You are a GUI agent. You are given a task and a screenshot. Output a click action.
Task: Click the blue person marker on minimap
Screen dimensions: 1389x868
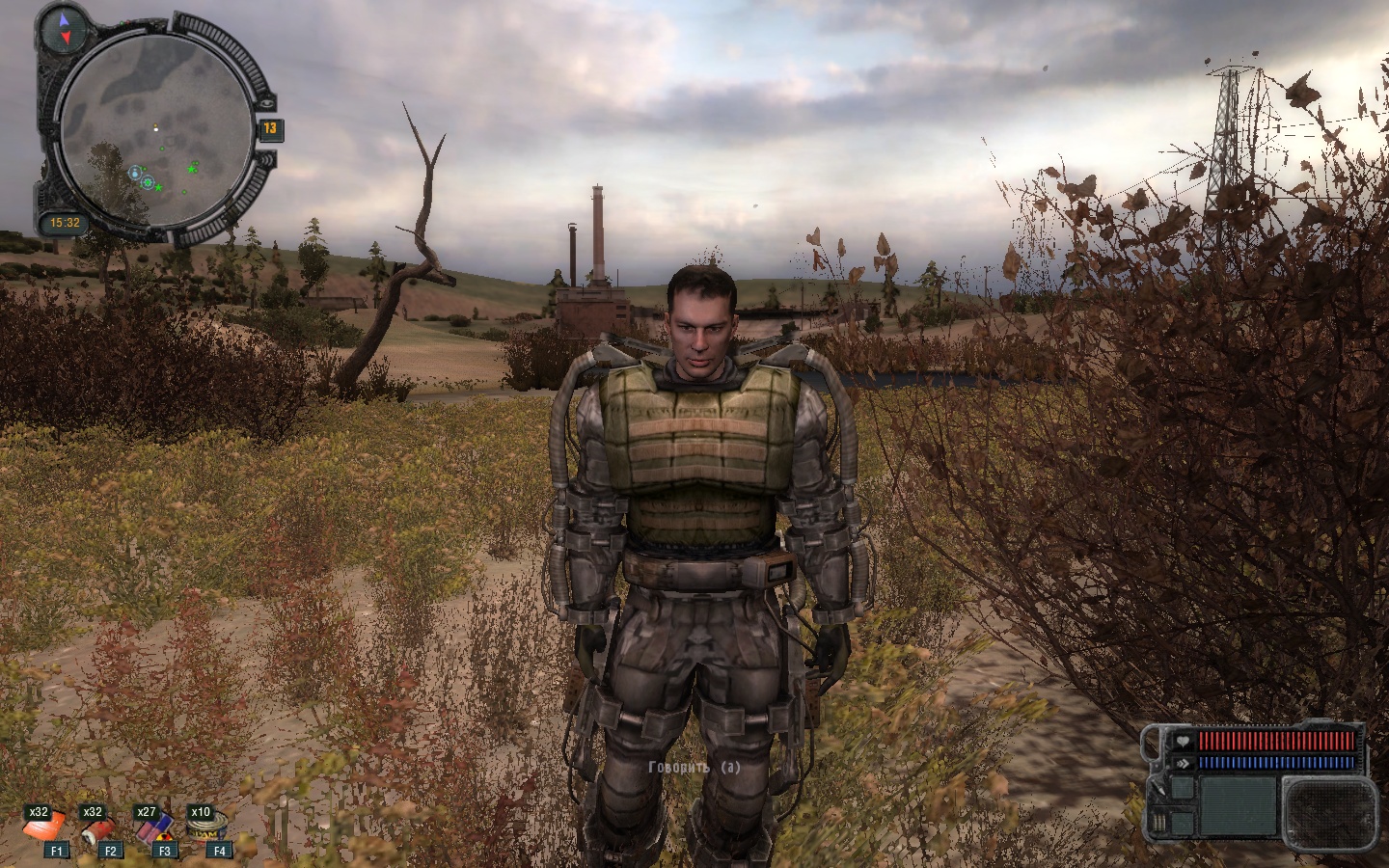pos(134,173)
